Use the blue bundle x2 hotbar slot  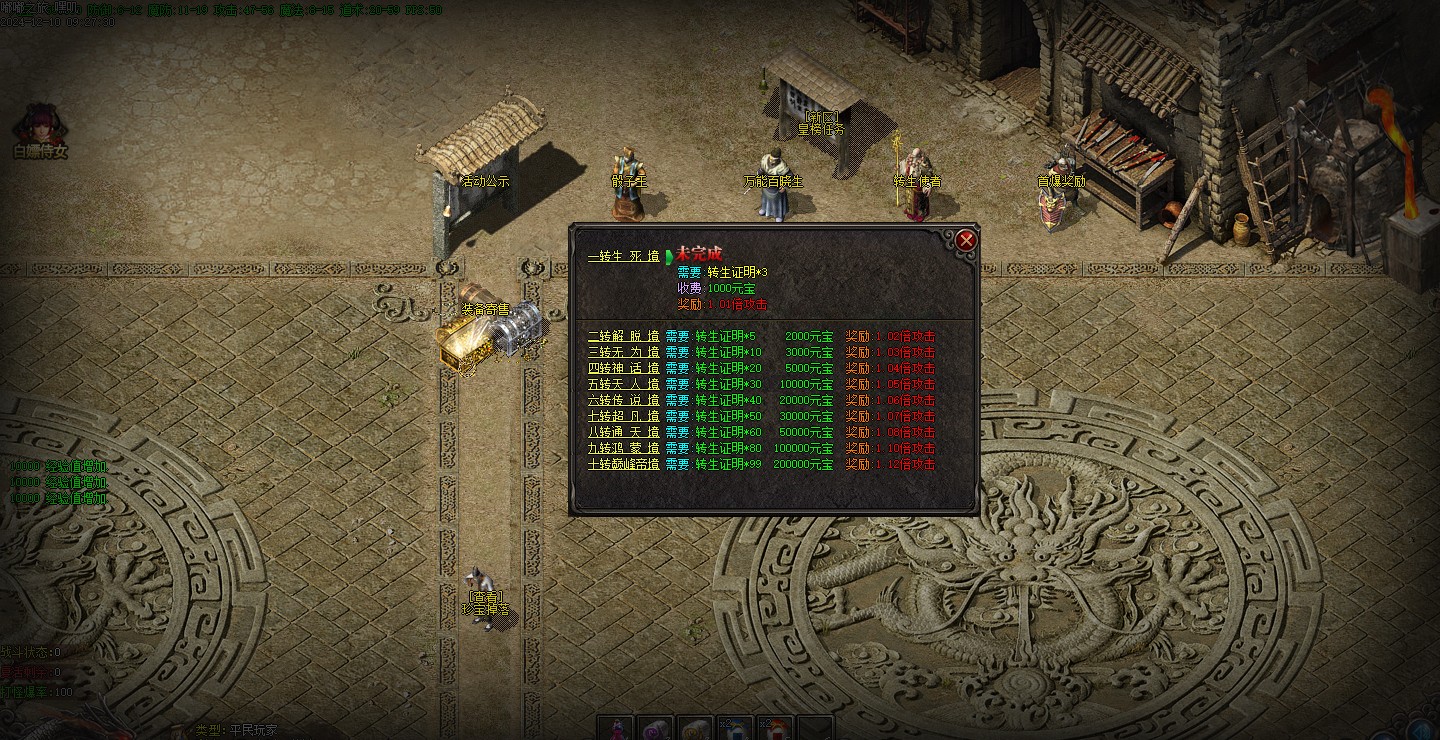tap(736, 729)
